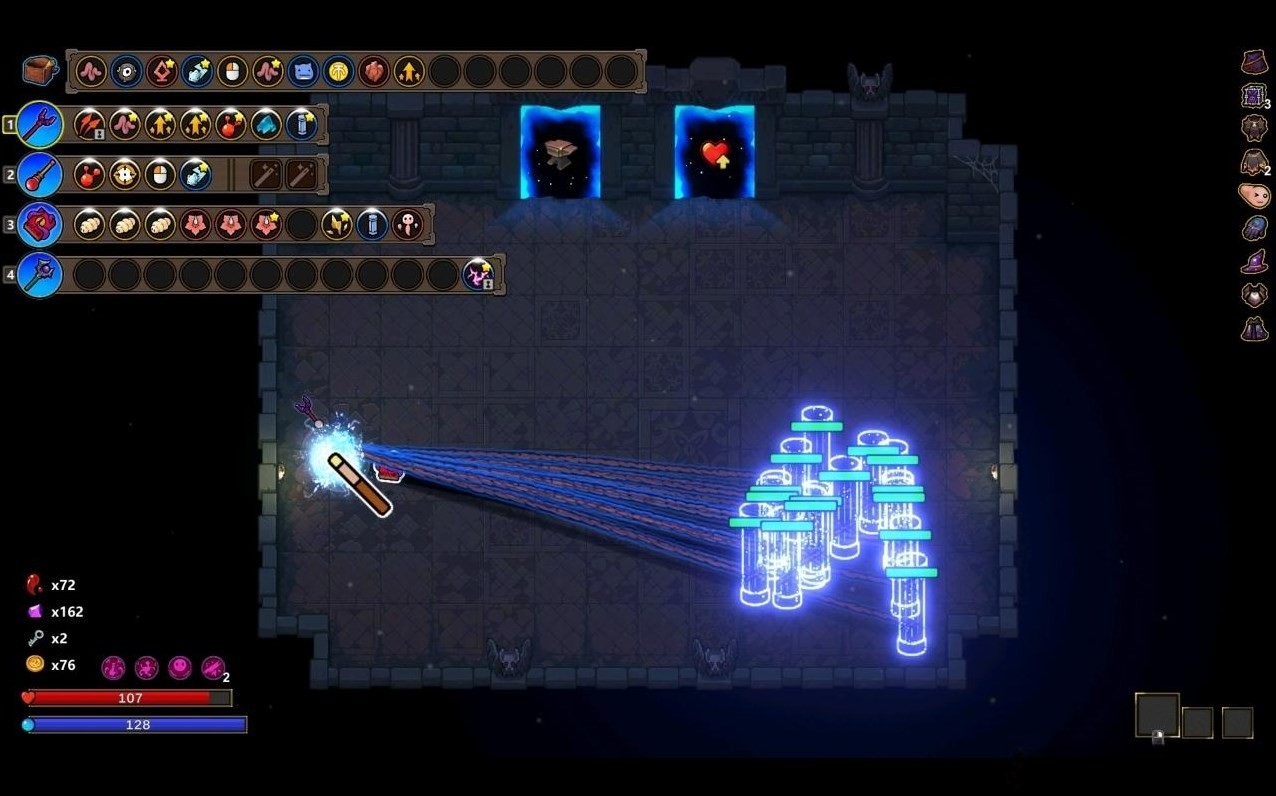Select the claw staff in wand slot 1

tap(40, 125)
